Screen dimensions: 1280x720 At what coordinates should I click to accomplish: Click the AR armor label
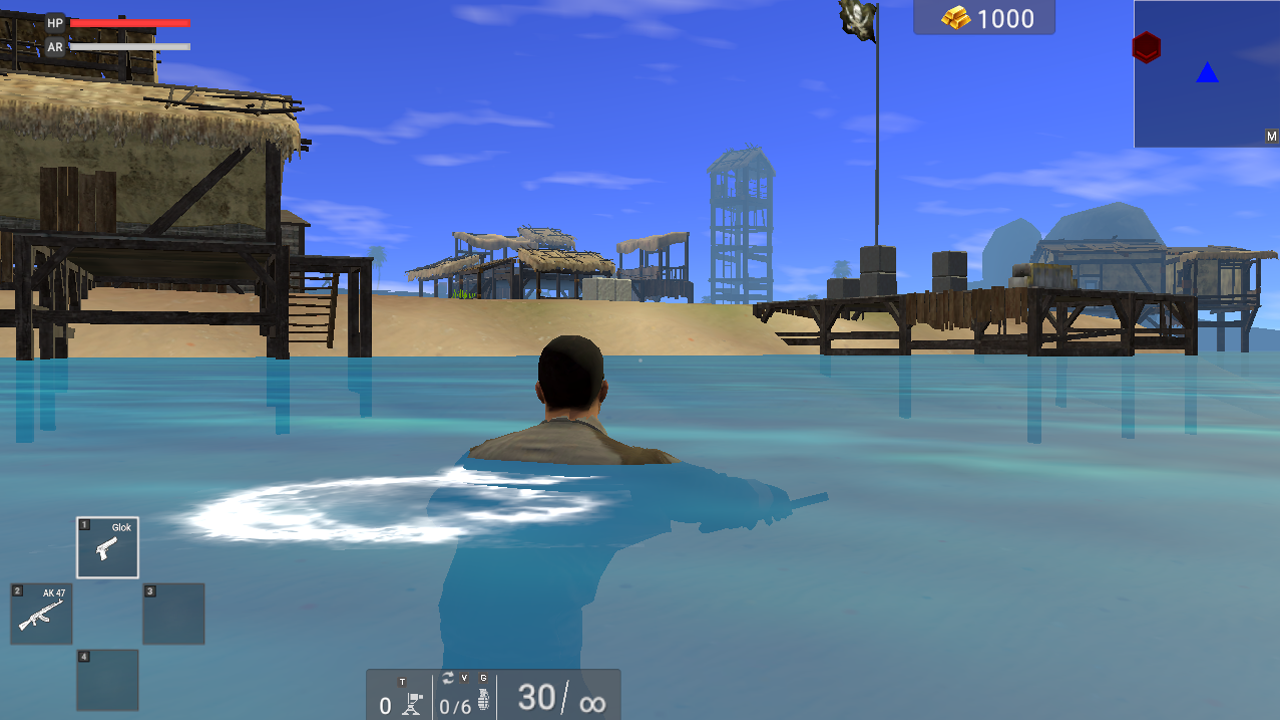click(x=55, y=45)
